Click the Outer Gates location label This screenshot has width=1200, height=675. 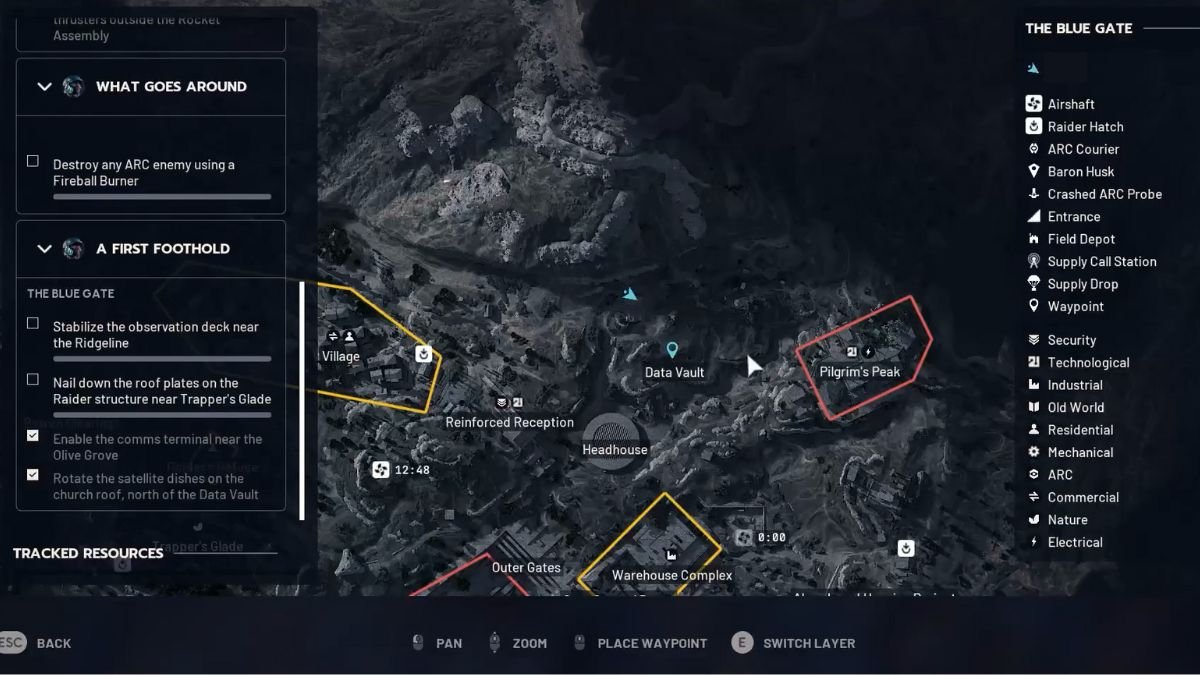526,568
